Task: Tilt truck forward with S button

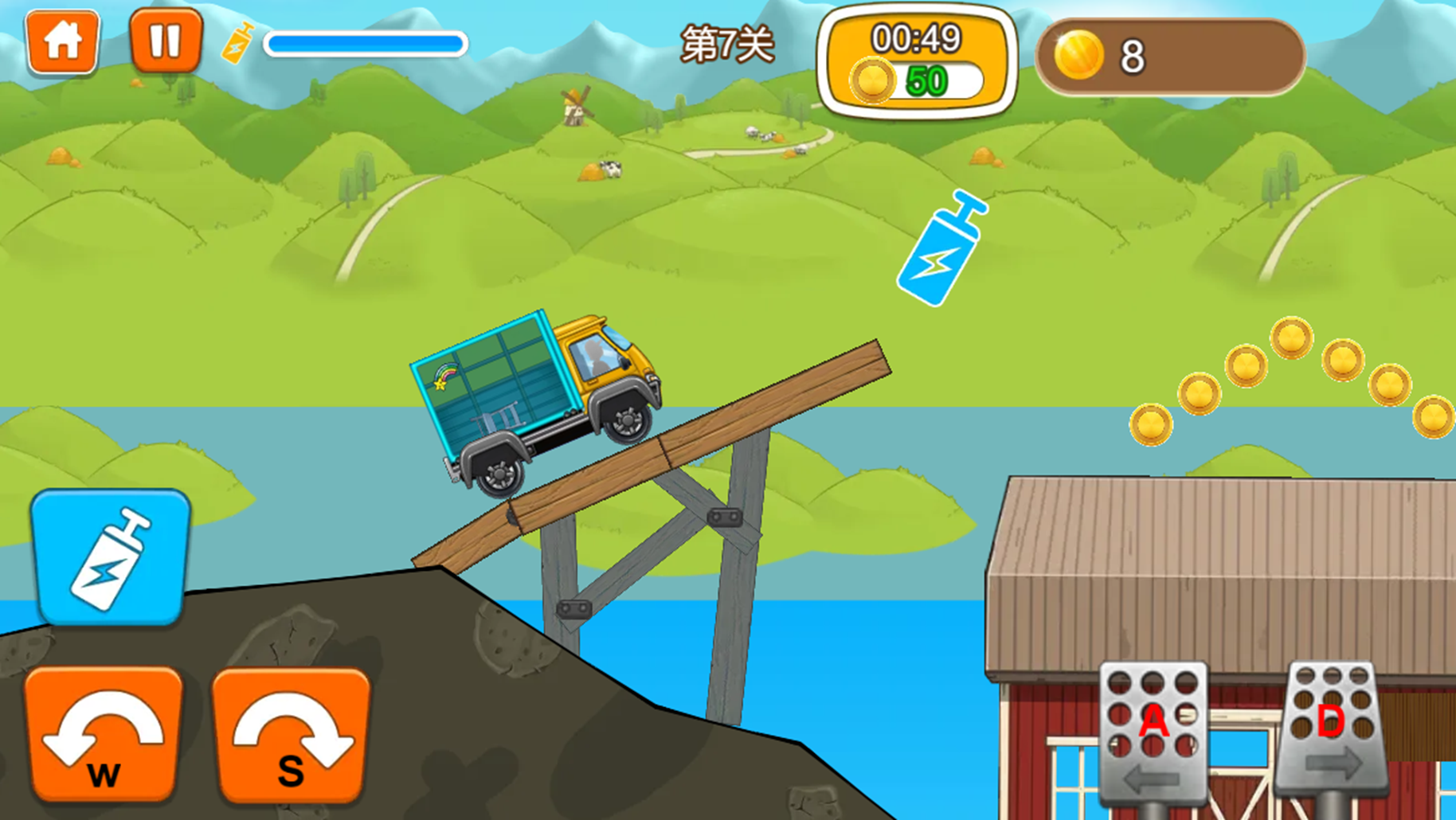Action: (292, 734)
